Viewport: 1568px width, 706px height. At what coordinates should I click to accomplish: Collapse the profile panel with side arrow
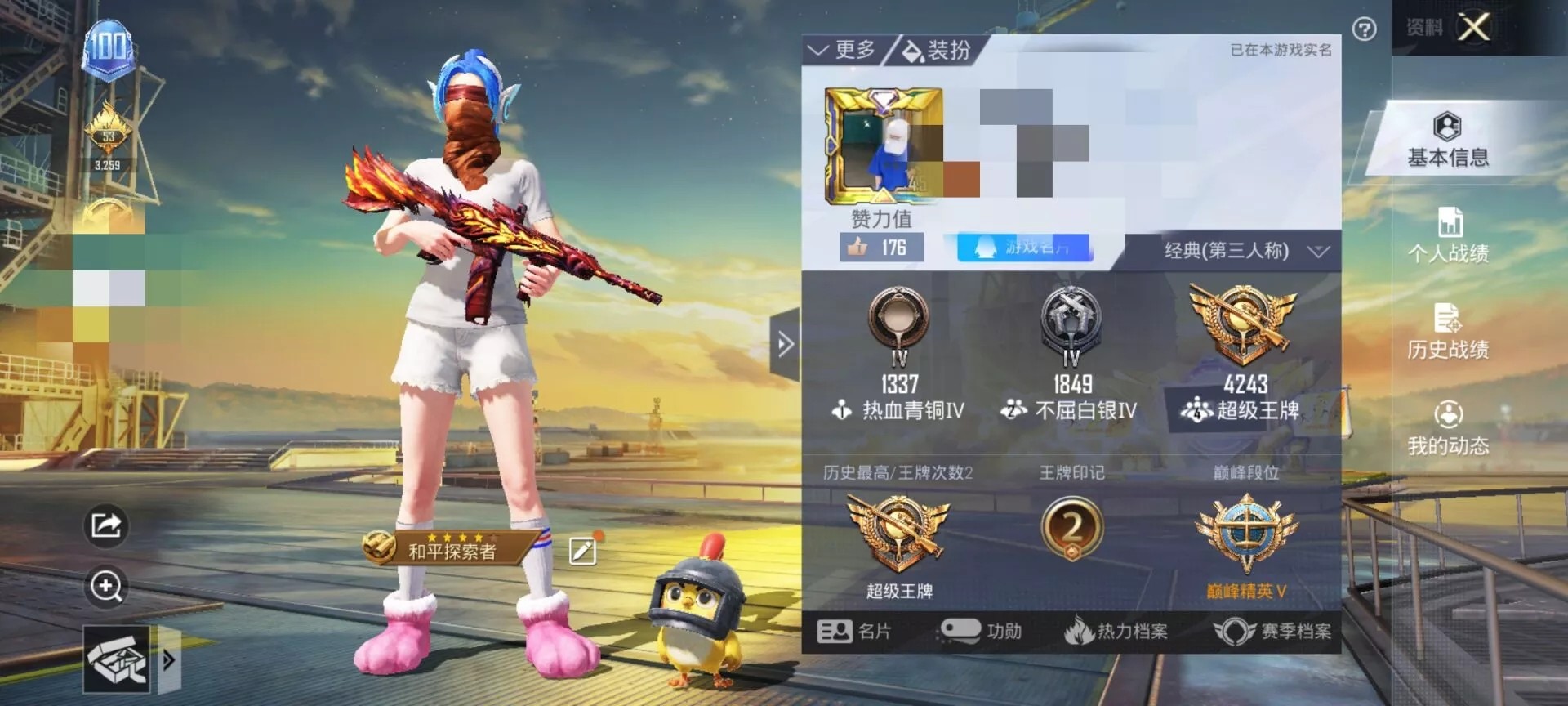[786, 342]
